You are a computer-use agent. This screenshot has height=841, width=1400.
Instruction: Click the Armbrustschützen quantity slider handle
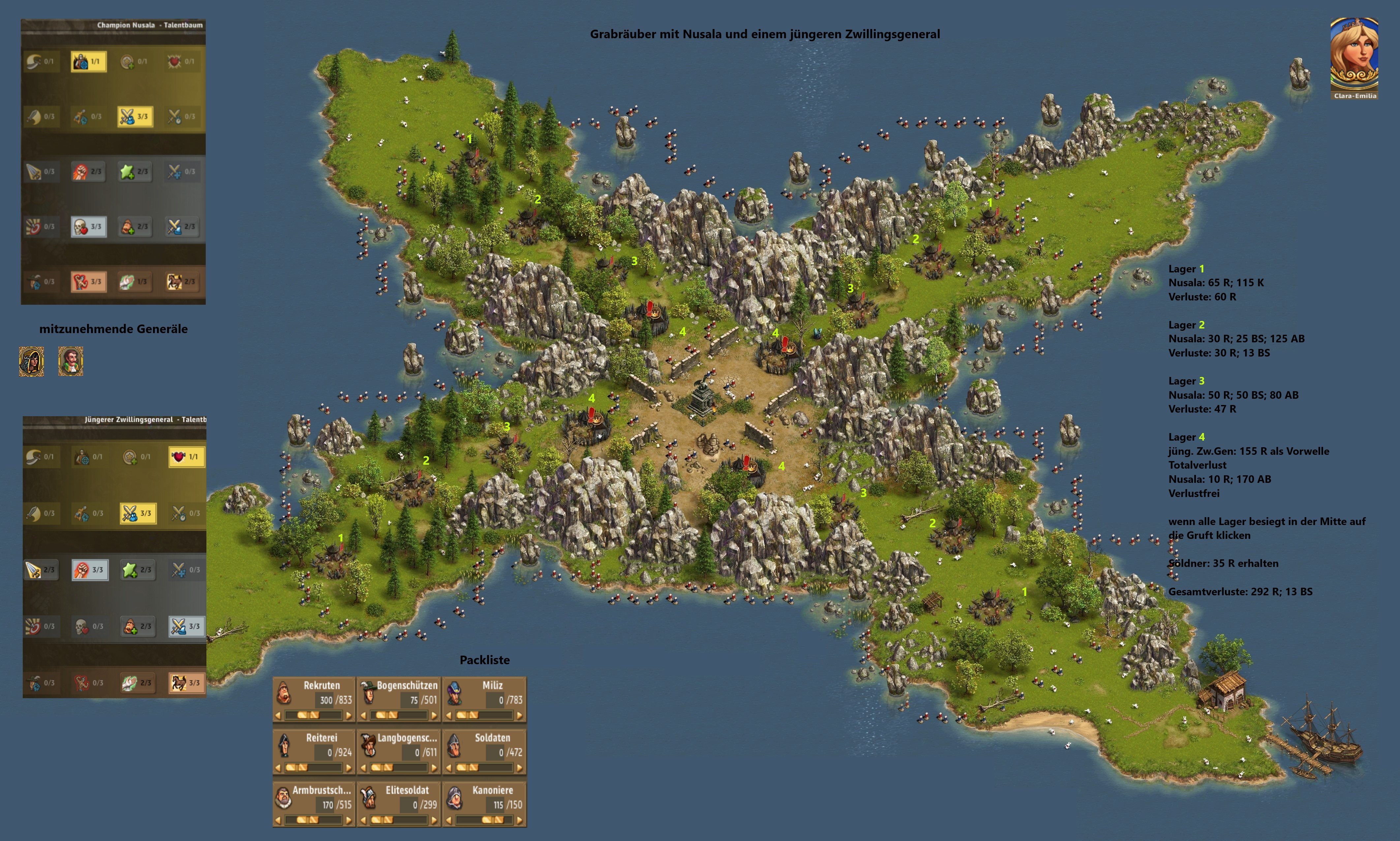point(307,820)
